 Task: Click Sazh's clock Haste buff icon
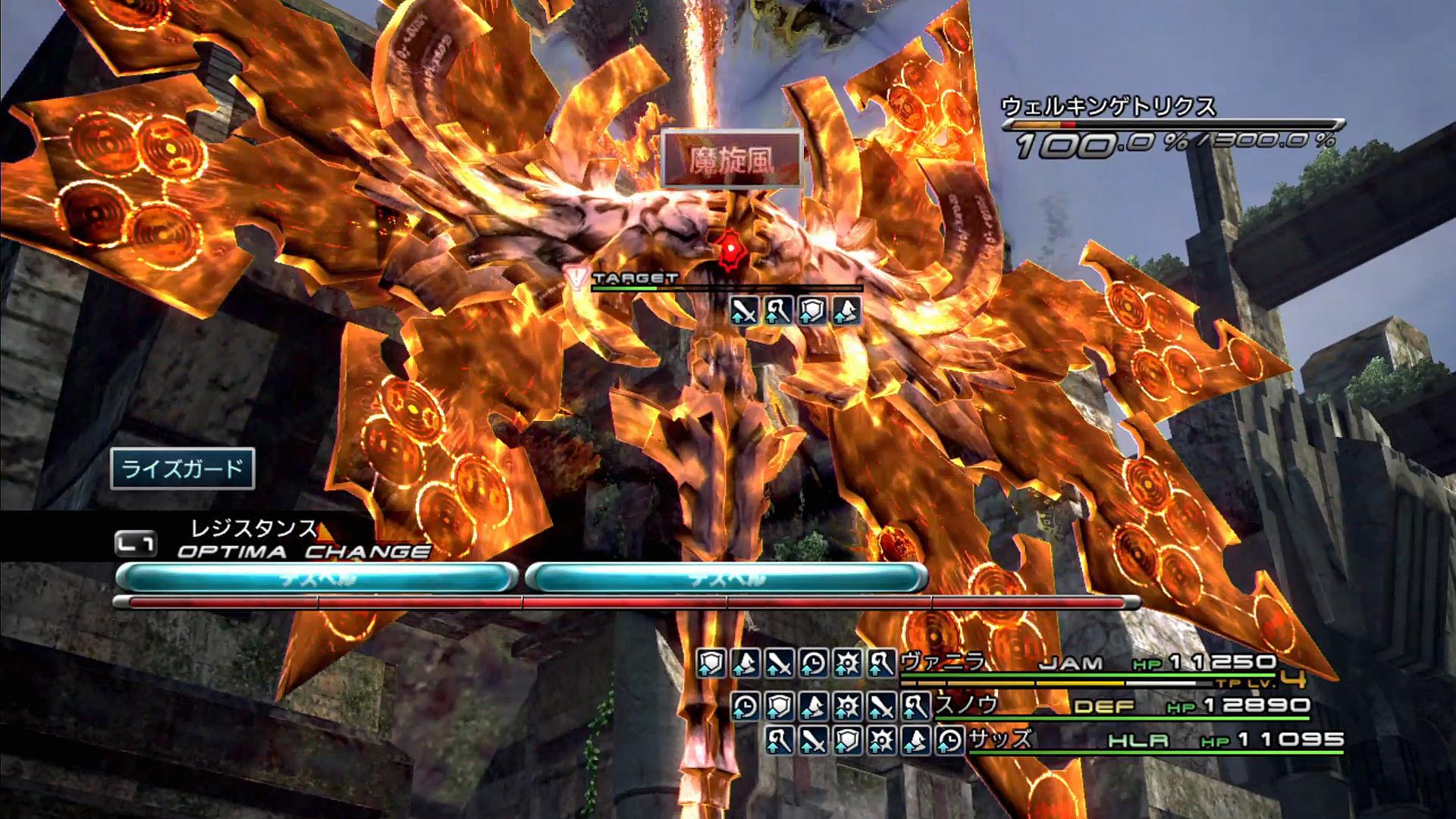tap(949, 740)
